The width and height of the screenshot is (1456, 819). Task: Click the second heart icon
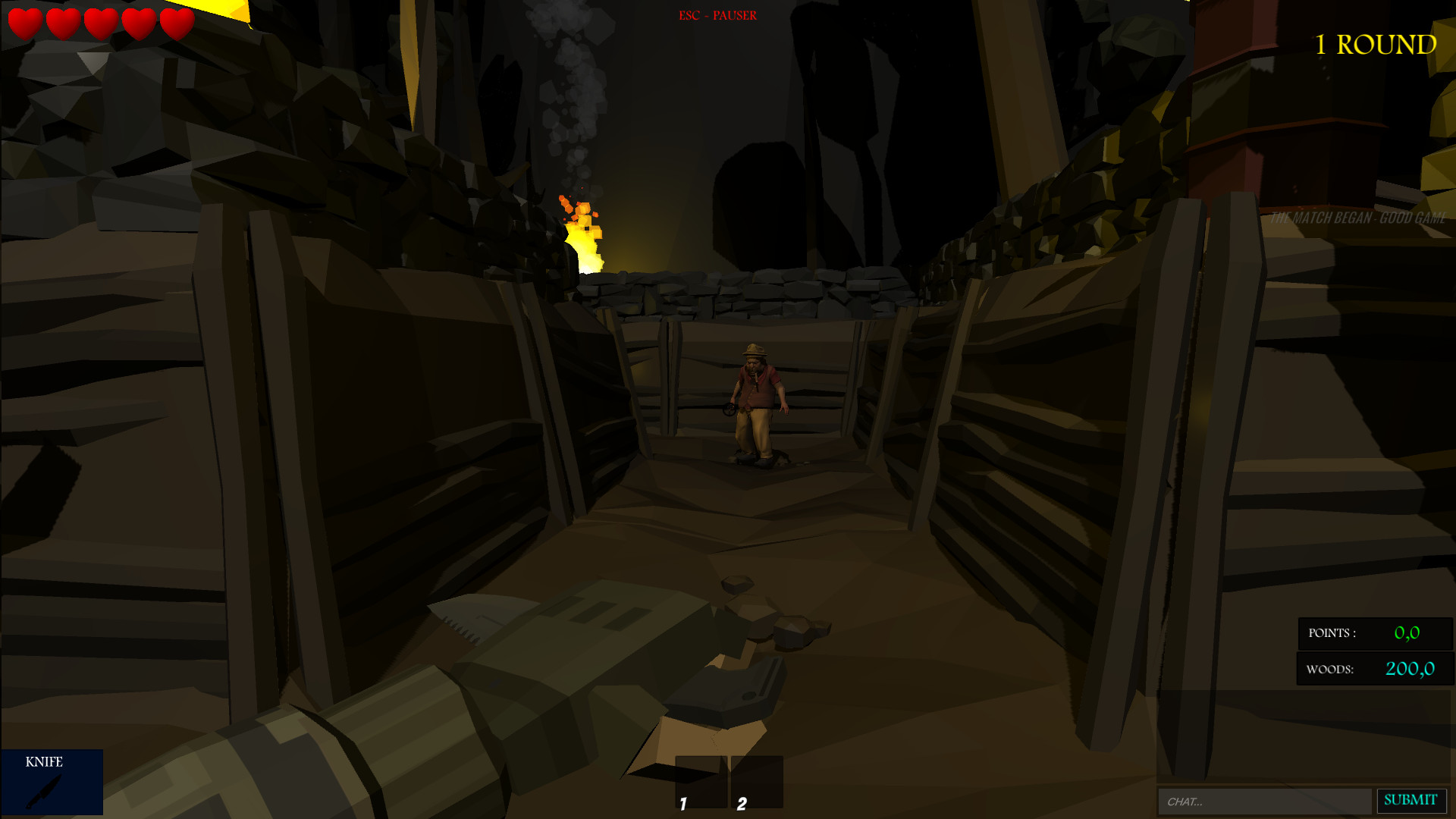tap(62, 23)
